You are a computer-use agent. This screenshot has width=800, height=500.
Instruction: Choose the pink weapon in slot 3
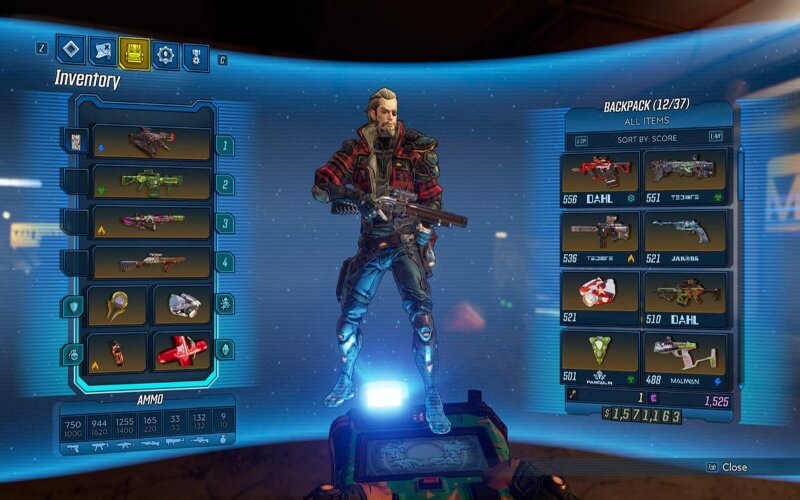(151, 222)
